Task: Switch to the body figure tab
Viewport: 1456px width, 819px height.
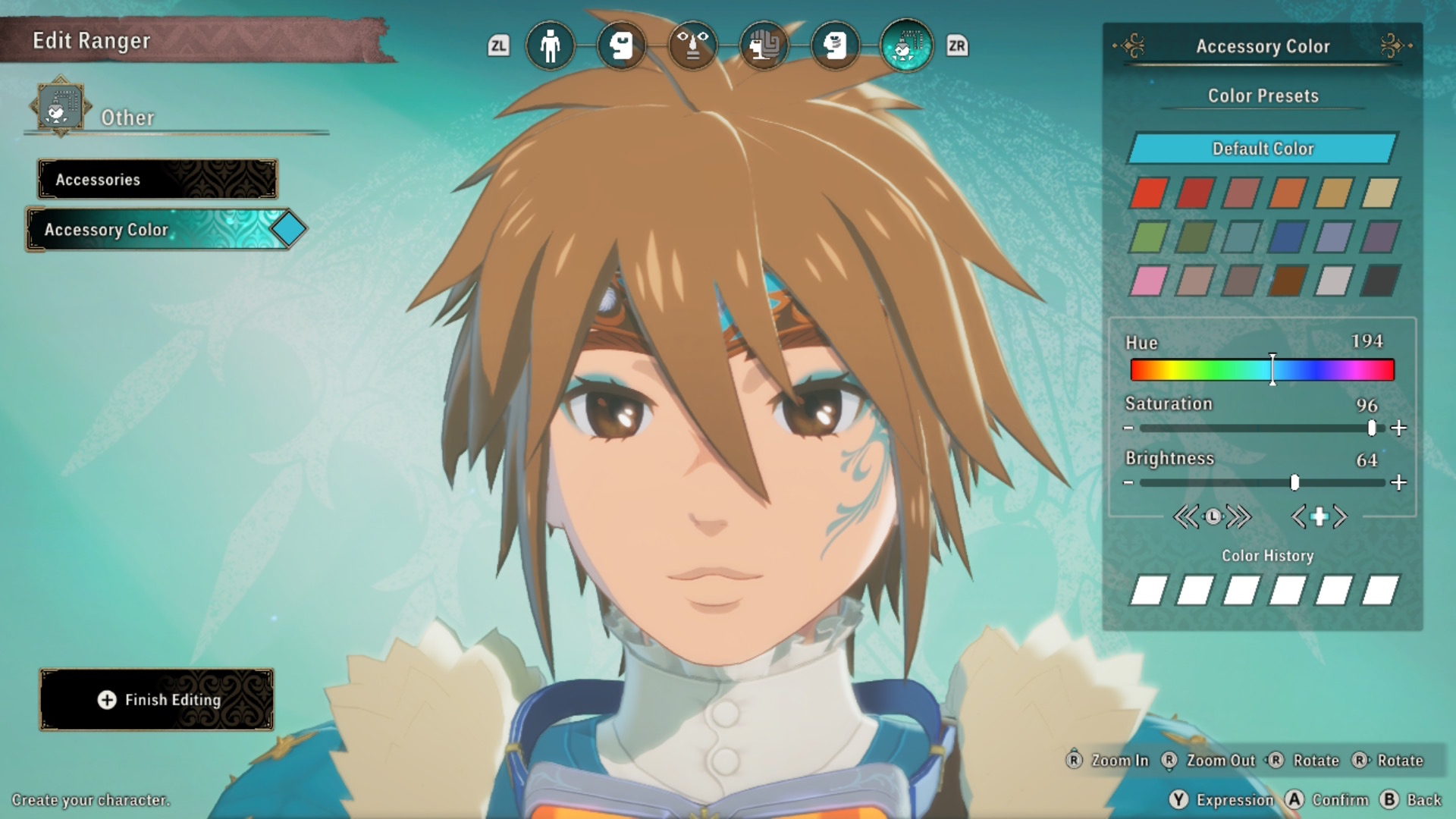Action: coord(550,46)
